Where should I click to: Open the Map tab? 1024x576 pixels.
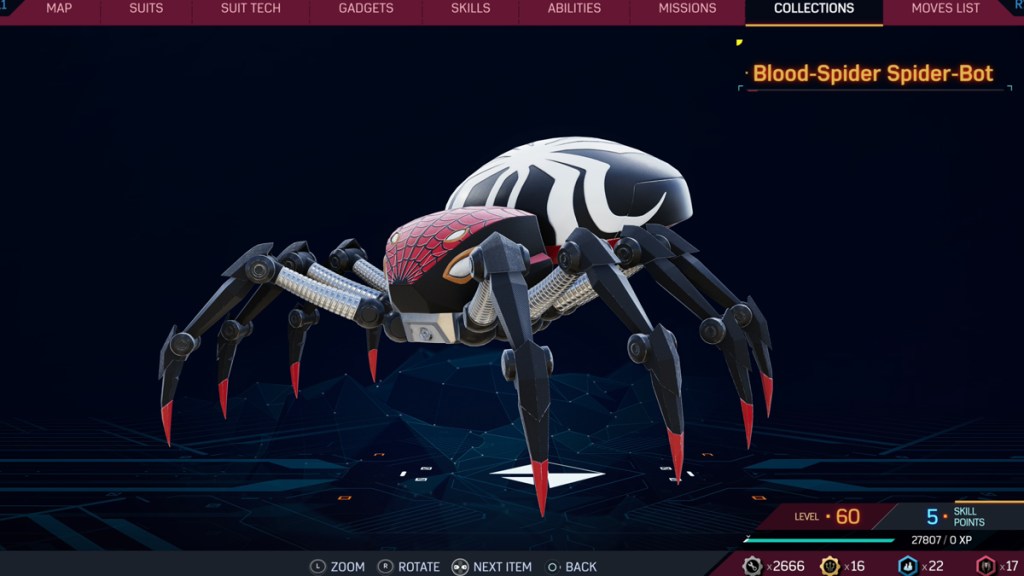[59, 9]
